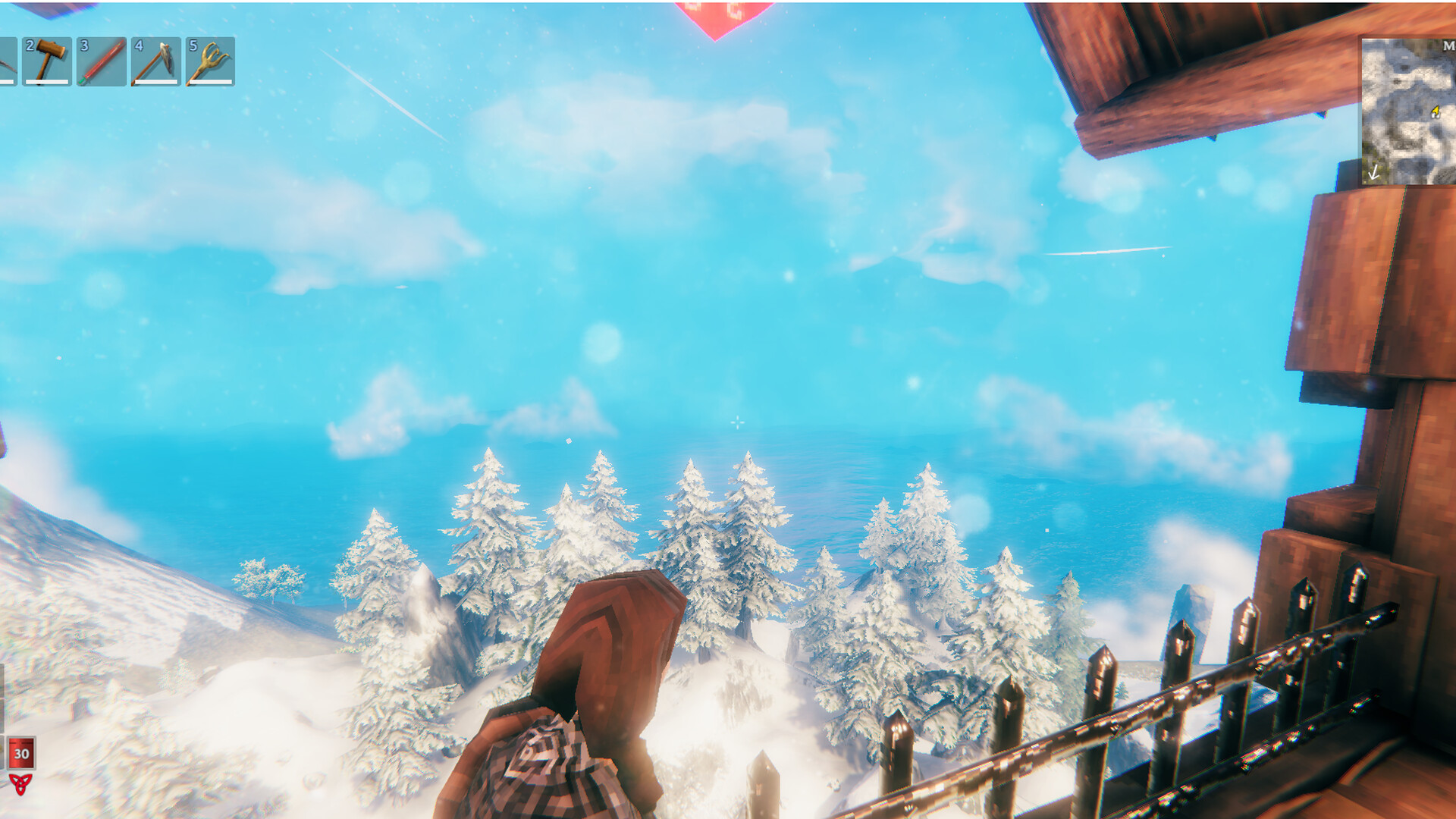Expand the minimap to full map view
1456x819 pixels.
pyautogui.click(x=1407, y=110)
